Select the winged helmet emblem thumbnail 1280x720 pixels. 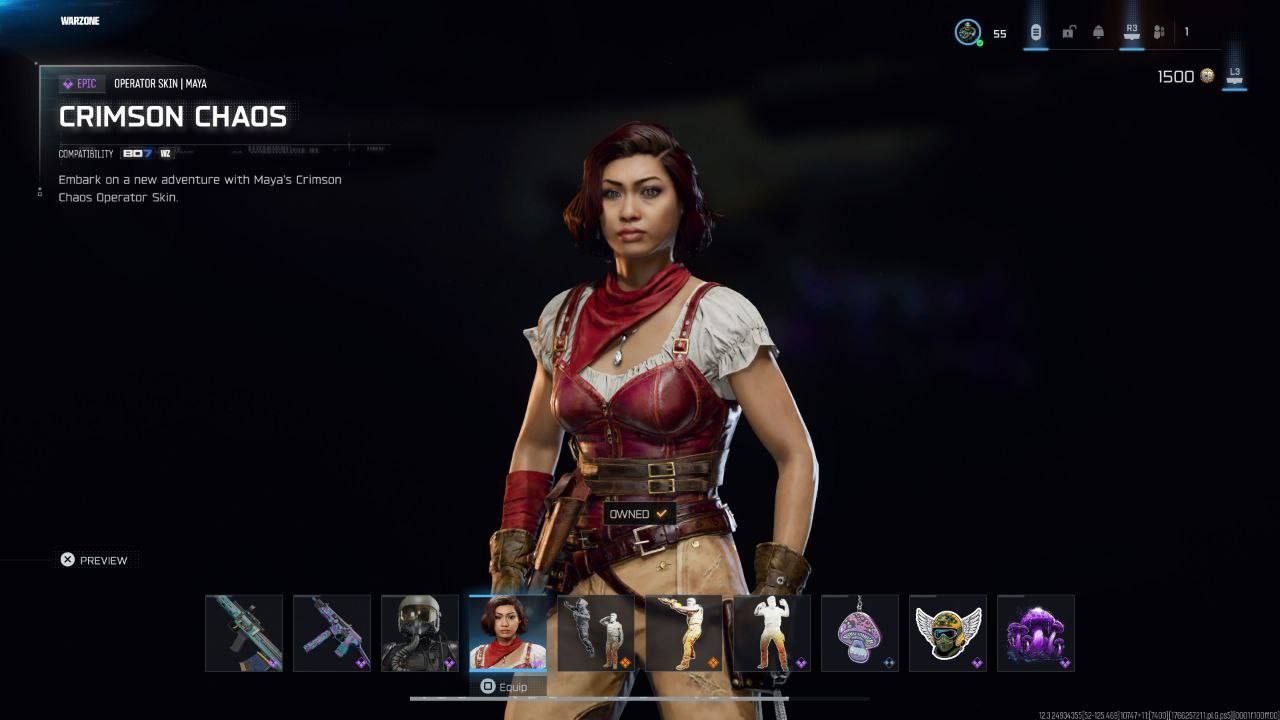click(x=948, y=633)
